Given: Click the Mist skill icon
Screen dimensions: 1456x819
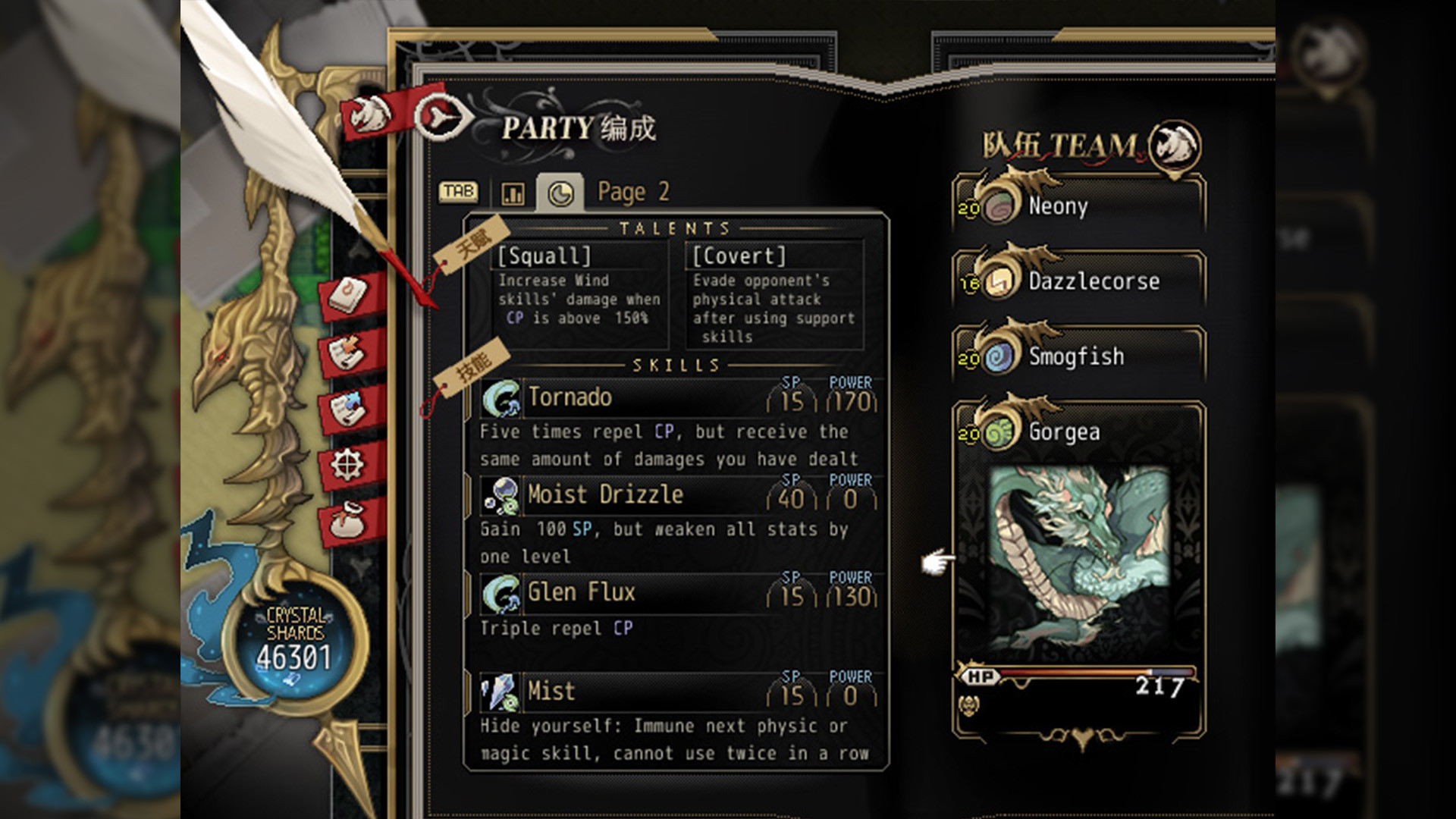Looking at the screenshot, I should click(x=500, y=691).
